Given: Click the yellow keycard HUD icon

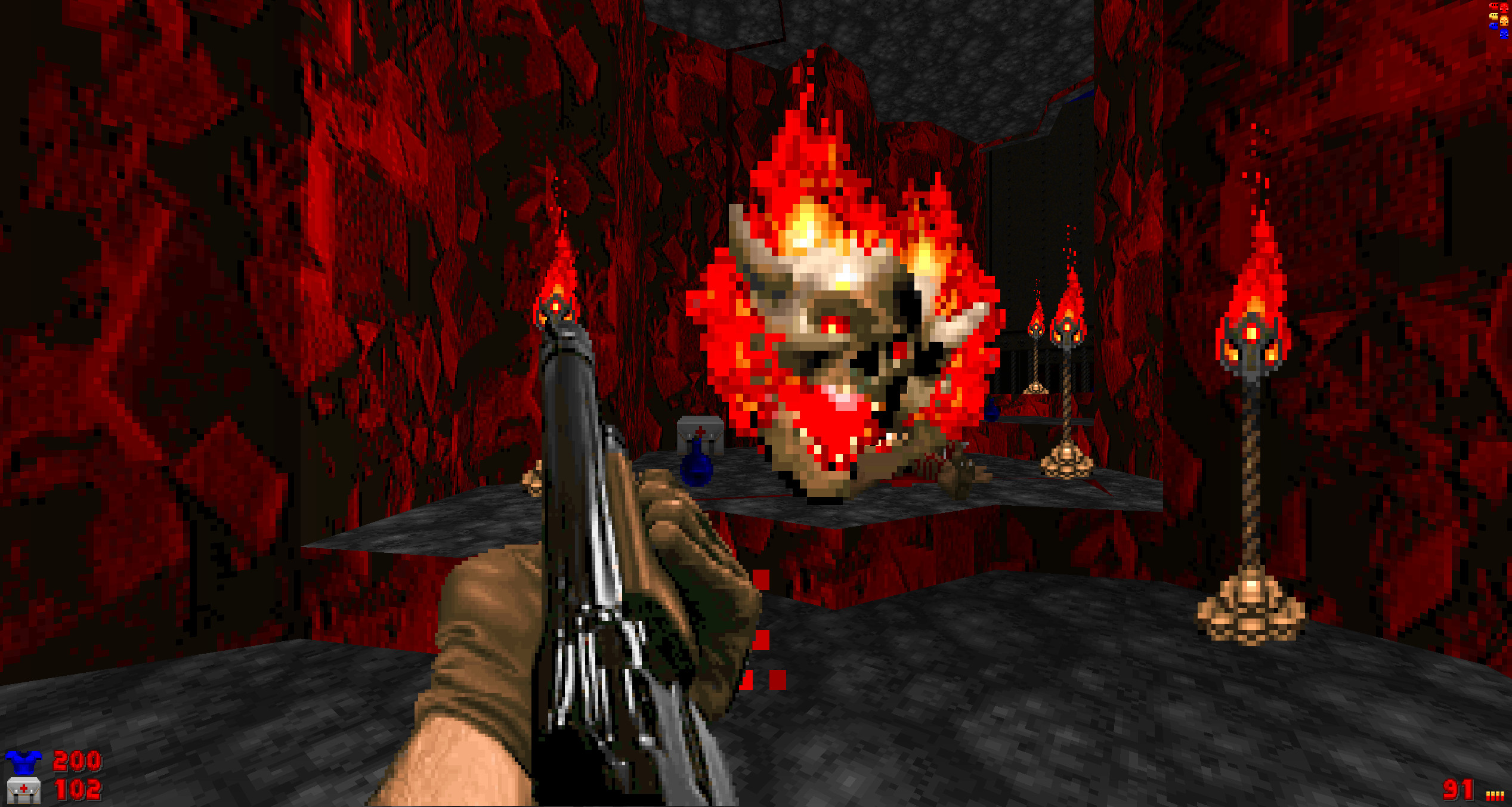Looking at the screenshot, I should click(x=1494, y=17).
